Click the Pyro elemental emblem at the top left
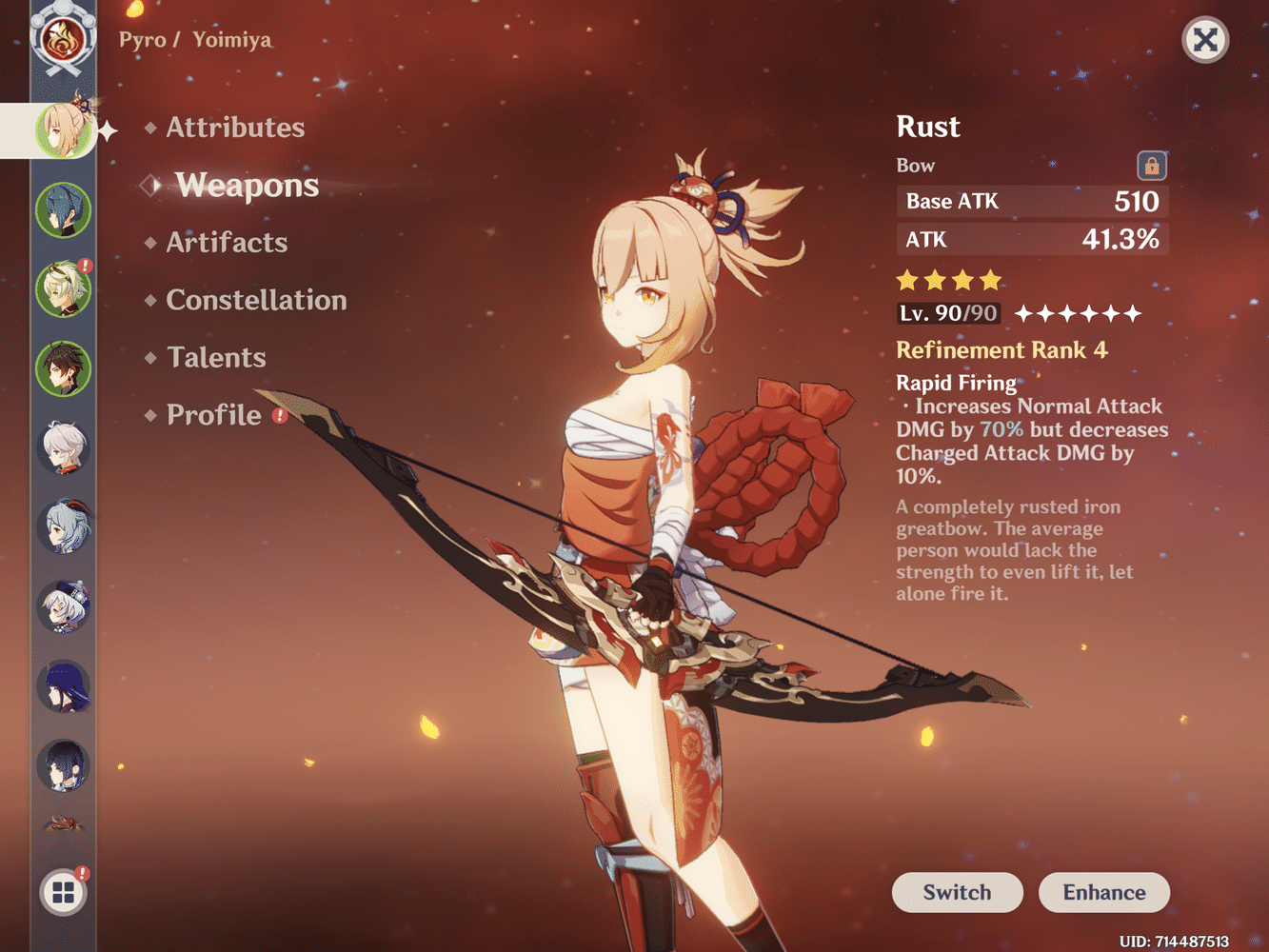 [x=63, y=38]
